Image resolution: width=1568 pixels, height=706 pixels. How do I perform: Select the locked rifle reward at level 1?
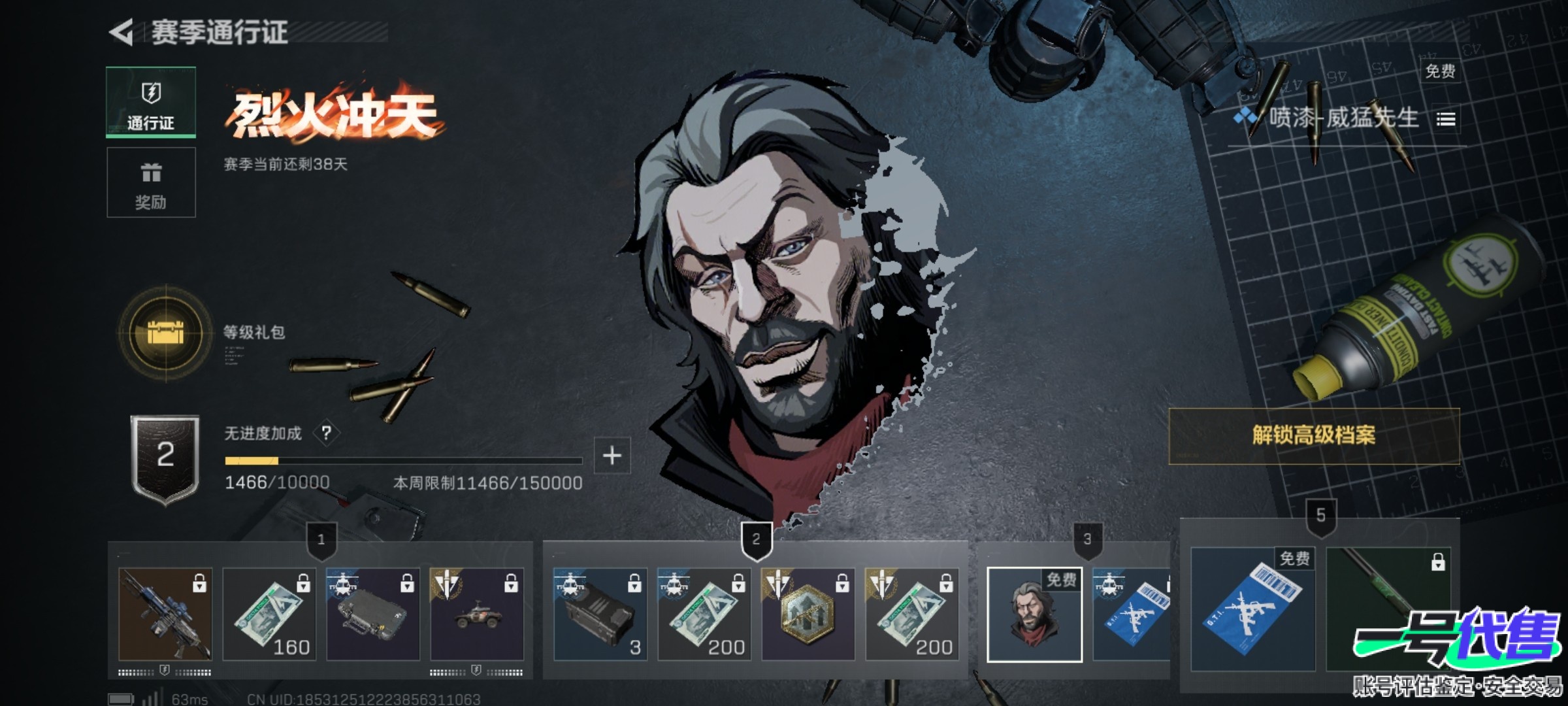pyautogui.click(x=165, y=614)
